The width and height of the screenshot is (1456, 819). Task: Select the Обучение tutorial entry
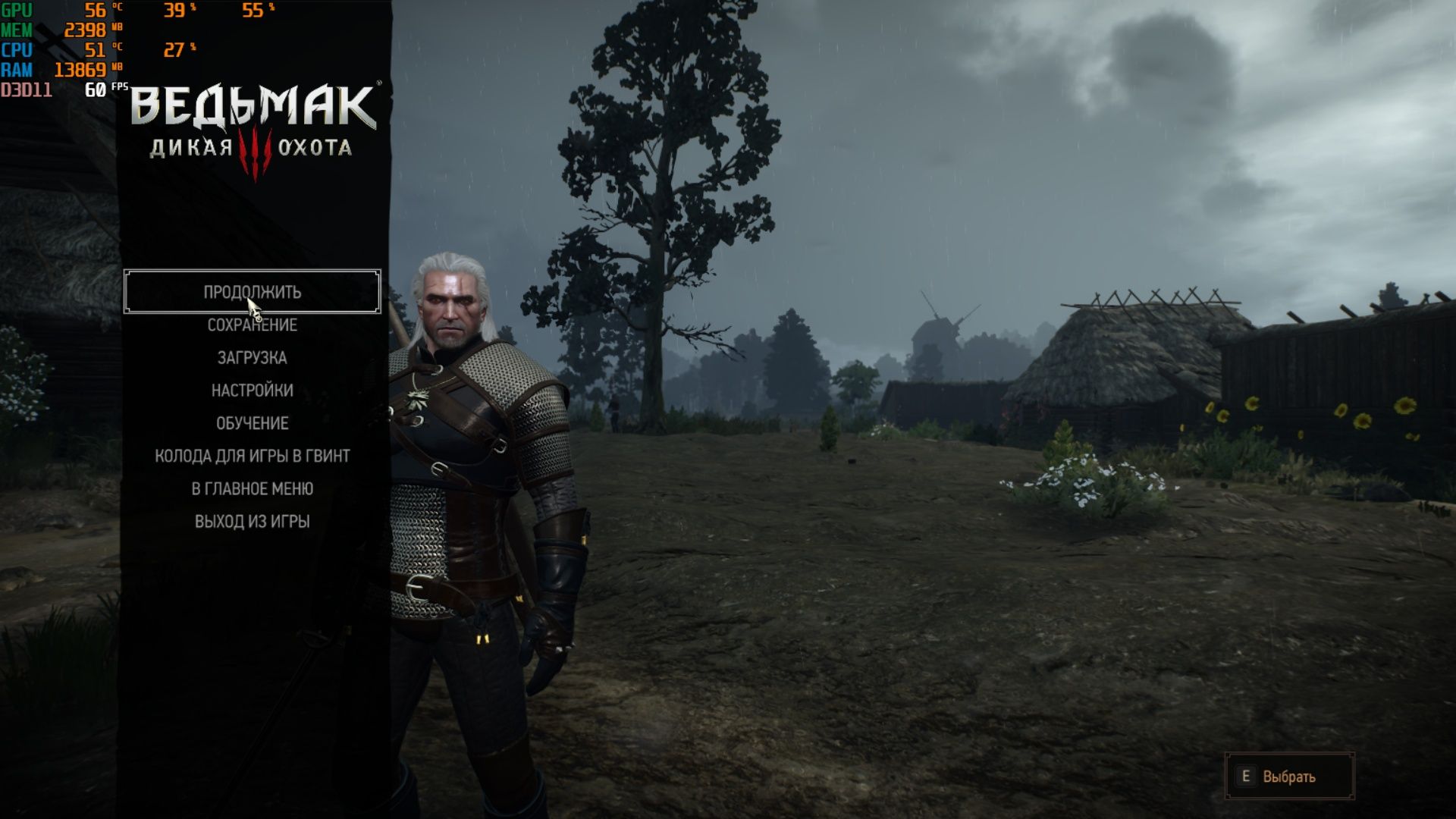coord(252,423)
